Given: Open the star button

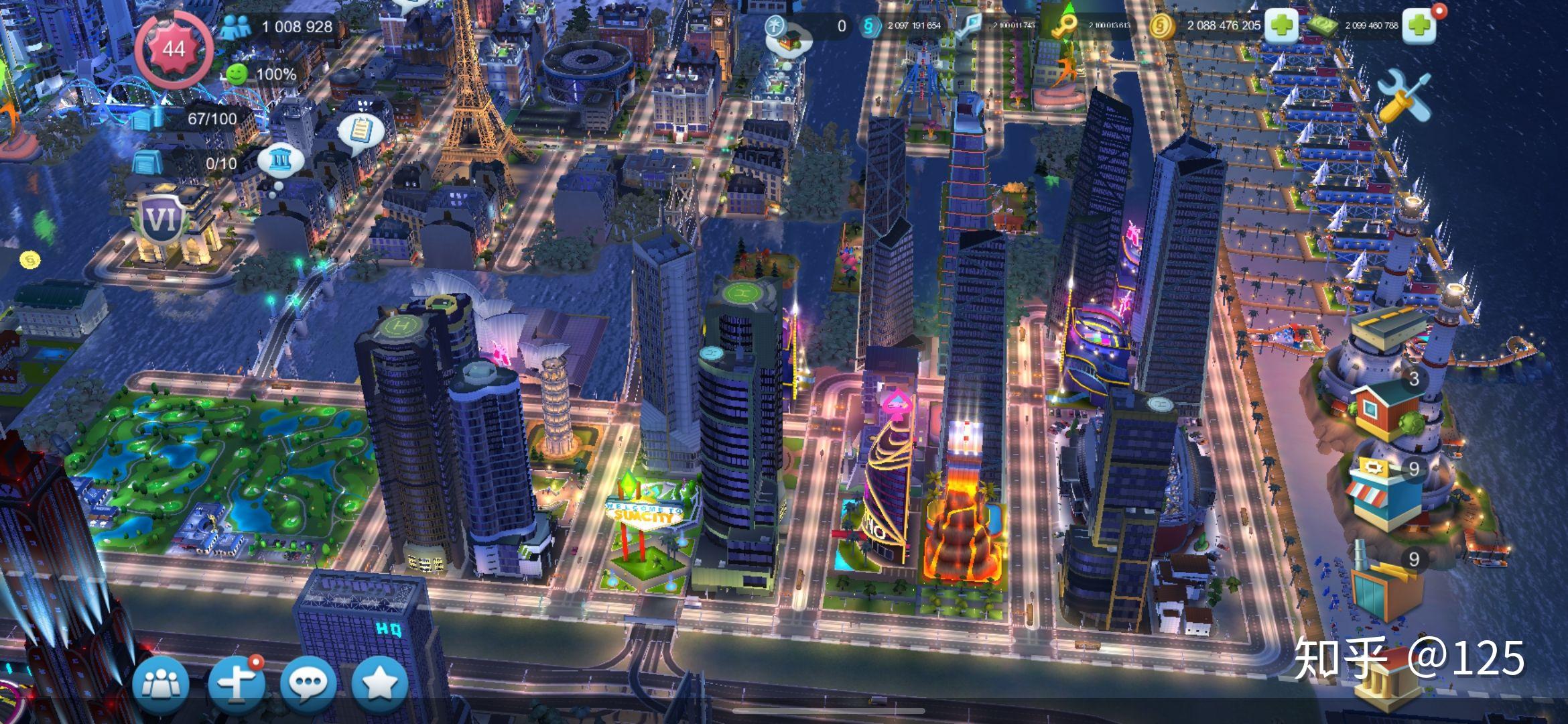Looking at the screenshot, I should (380, 684).
